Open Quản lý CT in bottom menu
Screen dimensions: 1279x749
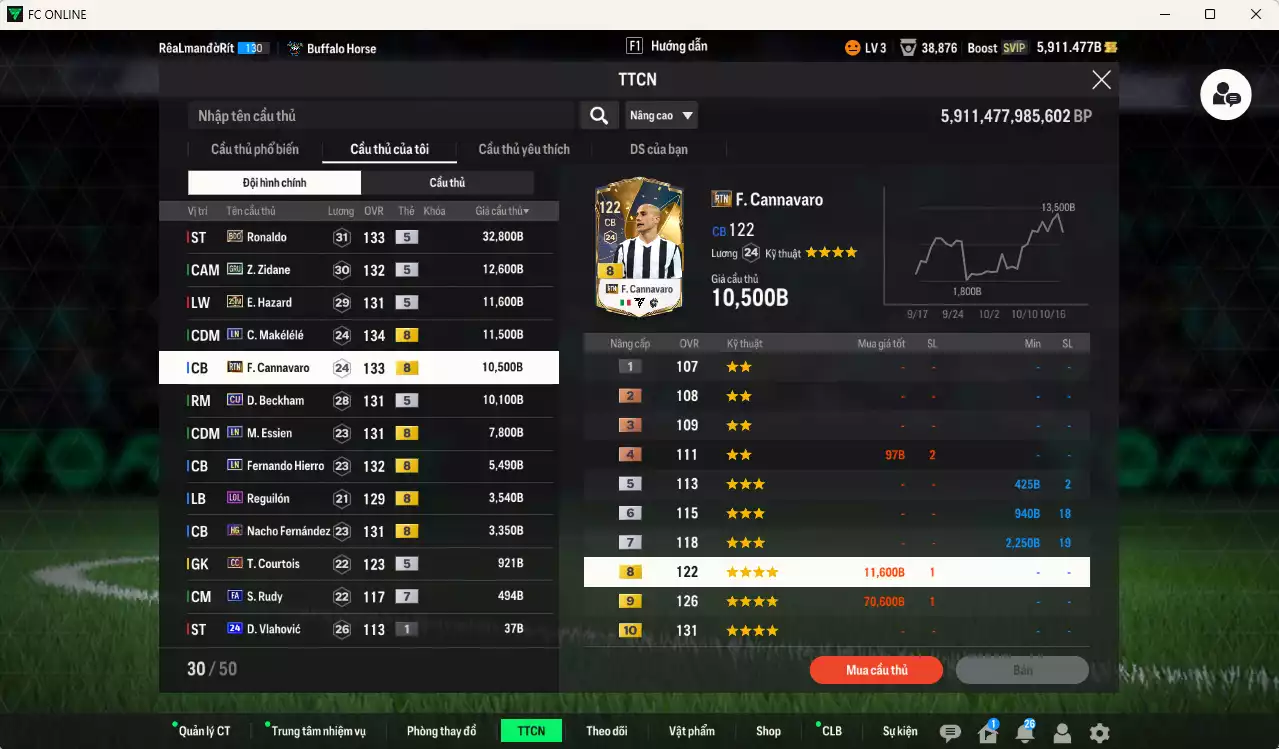[204, 731]
